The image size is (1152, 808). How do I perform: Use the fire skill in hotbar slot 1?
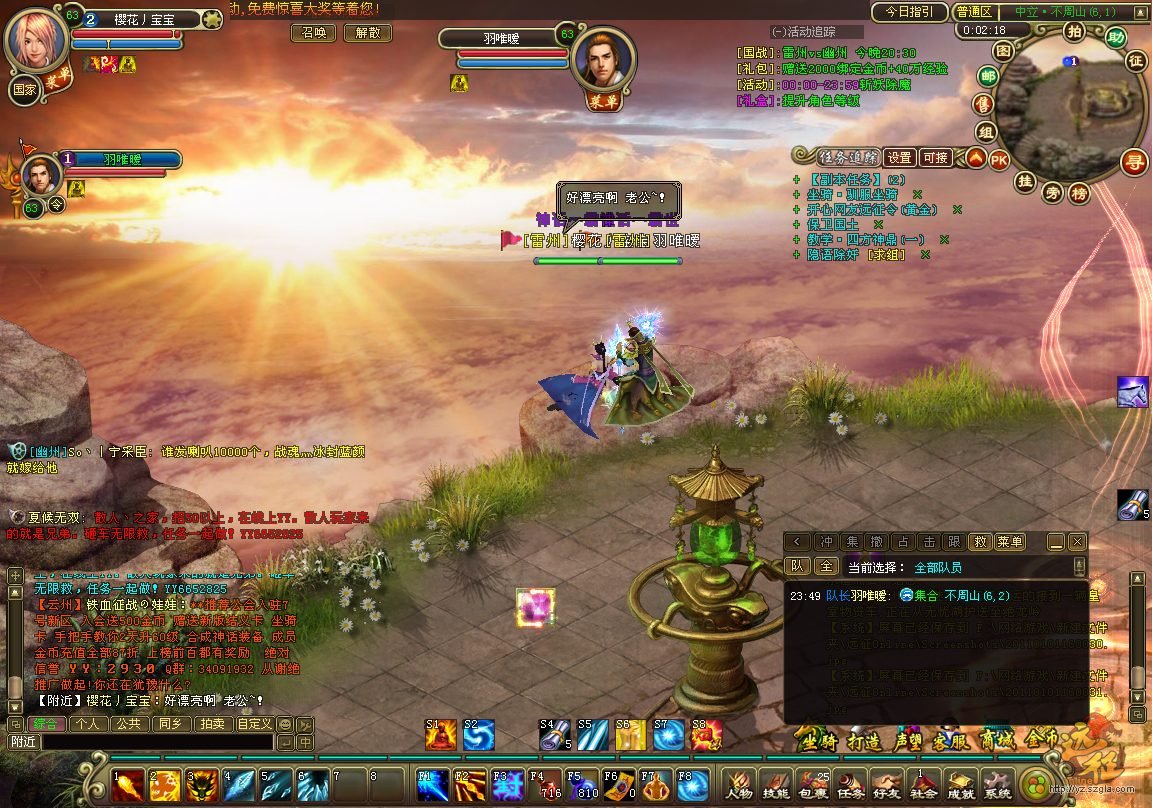point(127,785)
